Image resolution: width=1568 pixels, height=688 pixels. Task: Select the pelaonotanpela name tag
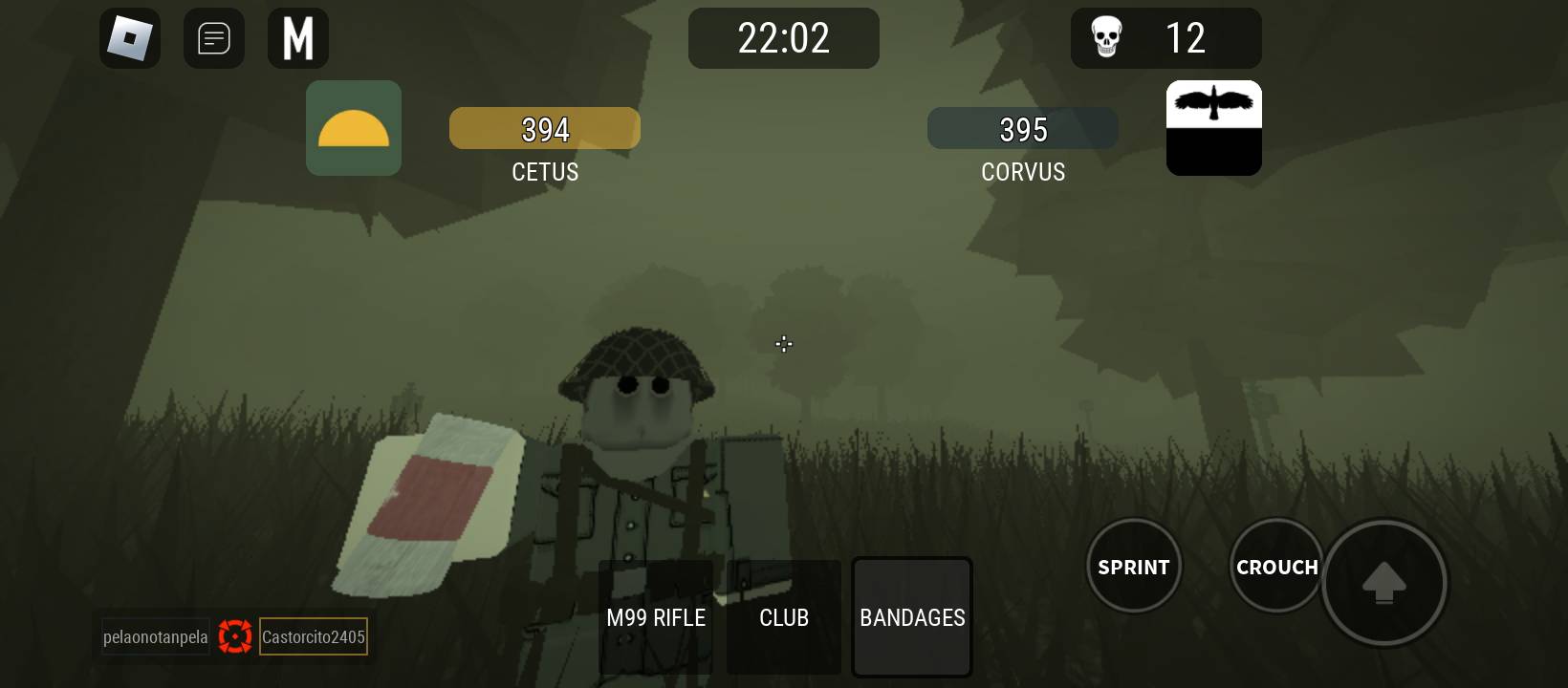(155, 636)
